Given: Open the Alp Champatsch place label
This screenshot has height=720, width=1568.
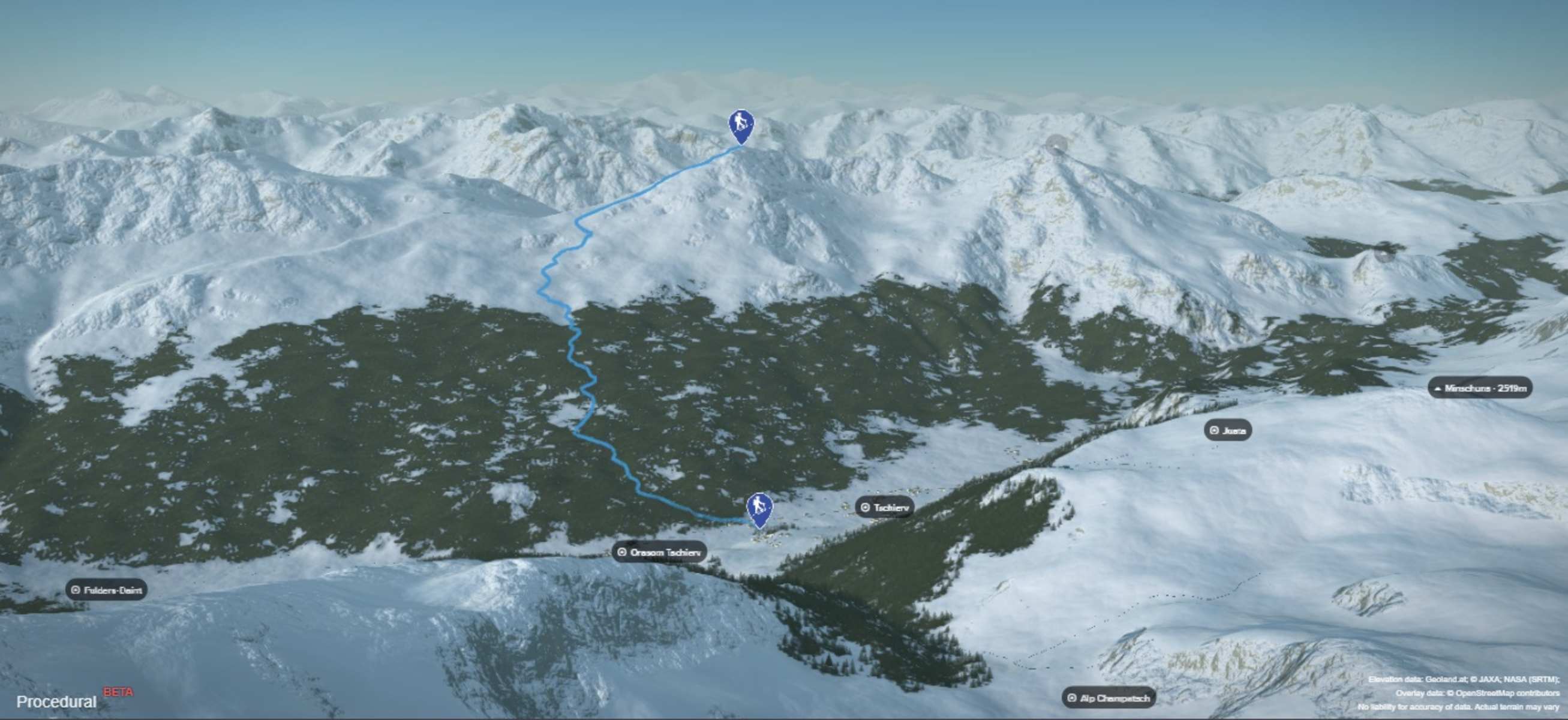Looking at the screenshot, I should tap(1109, 697).
